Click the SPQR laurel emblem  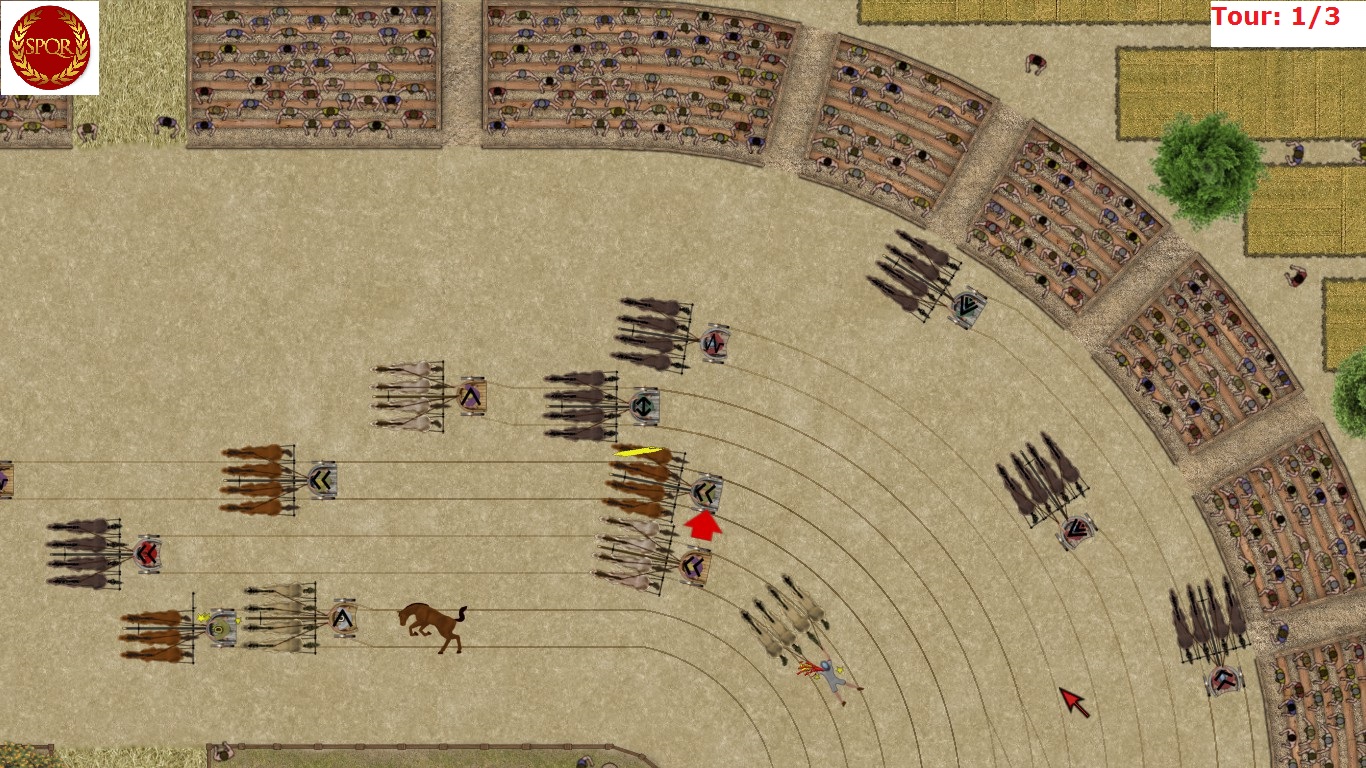[x=49, y=47]
